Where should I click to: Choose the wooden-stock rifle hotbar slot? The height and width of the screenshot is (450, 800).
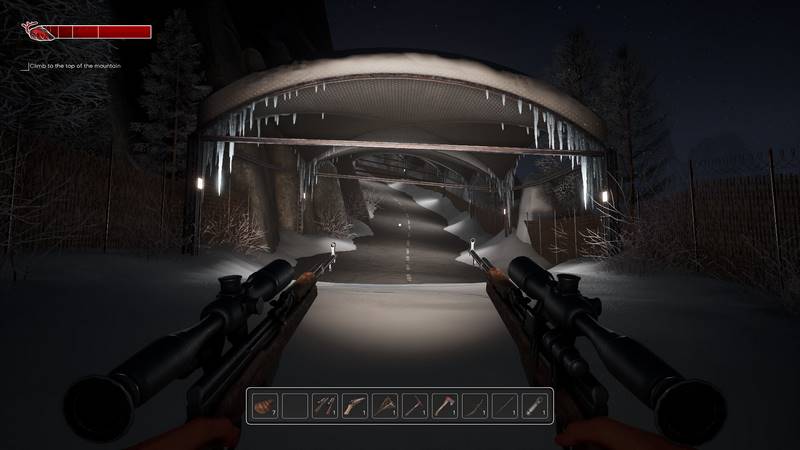(x=354, y=406)
